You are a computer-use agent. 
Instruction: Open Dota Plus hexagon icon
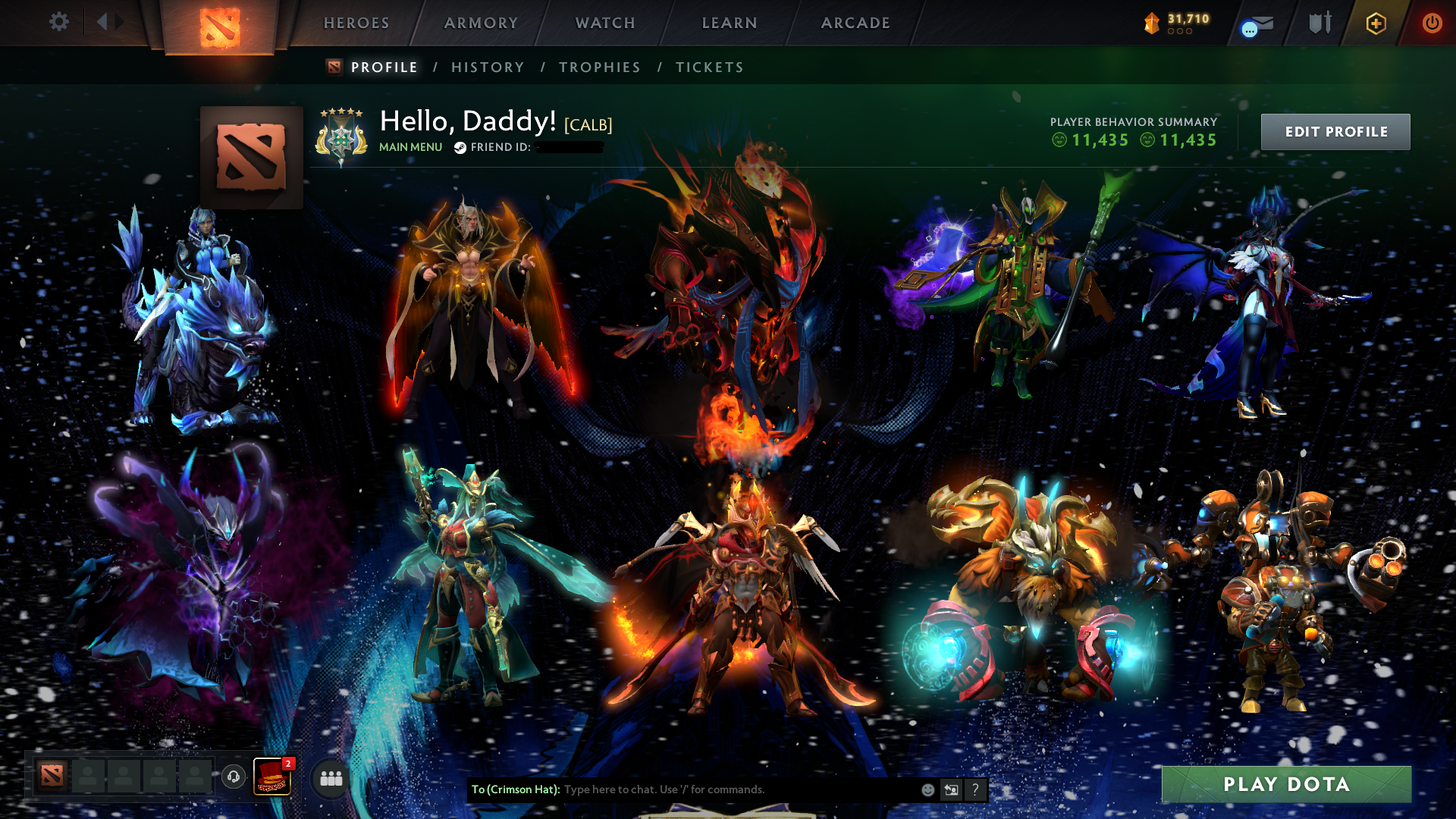[x=1376, y=23]
